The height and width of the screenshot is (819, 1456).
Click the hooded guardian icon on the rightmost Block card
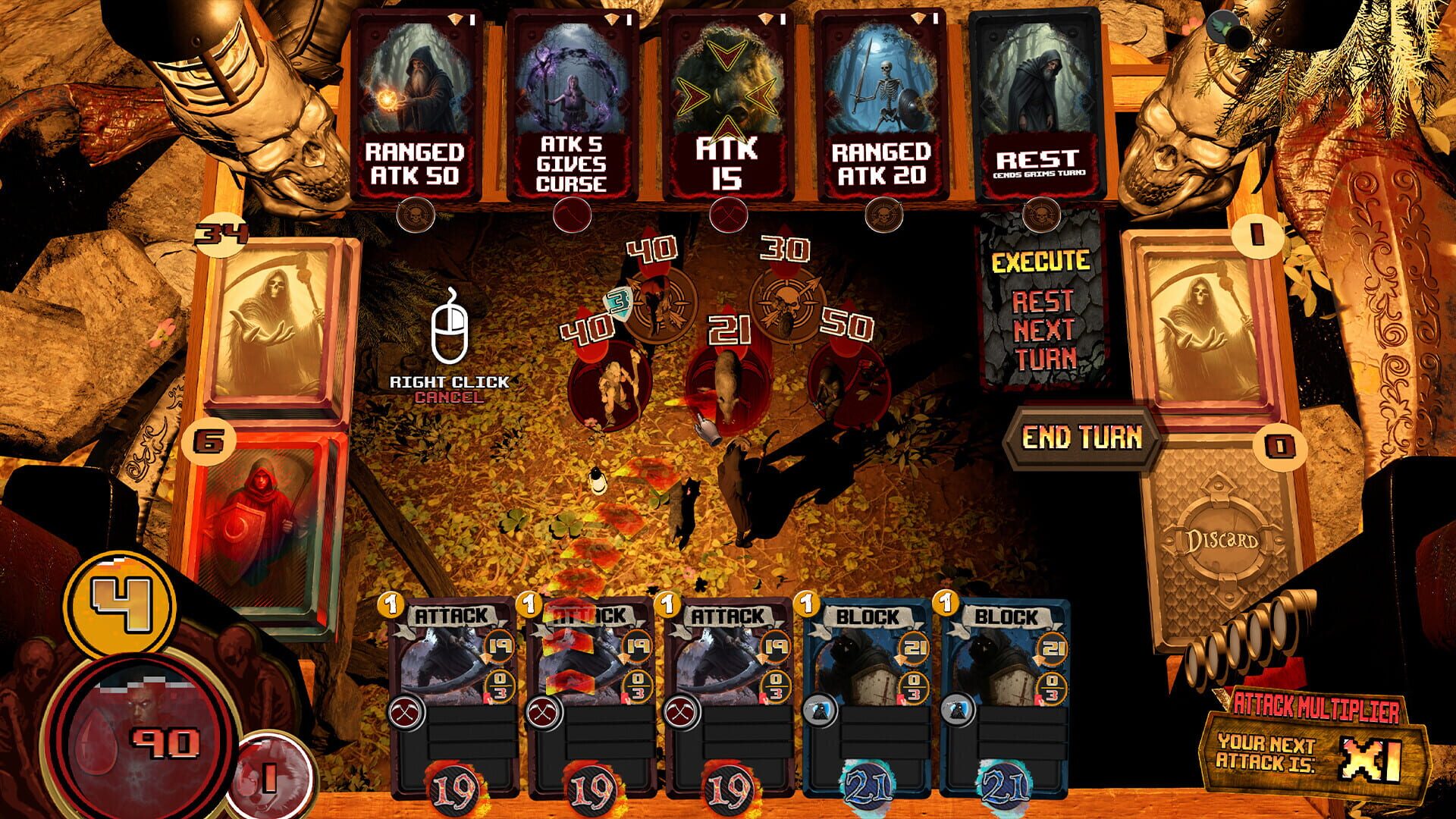(x=959, y=711)
